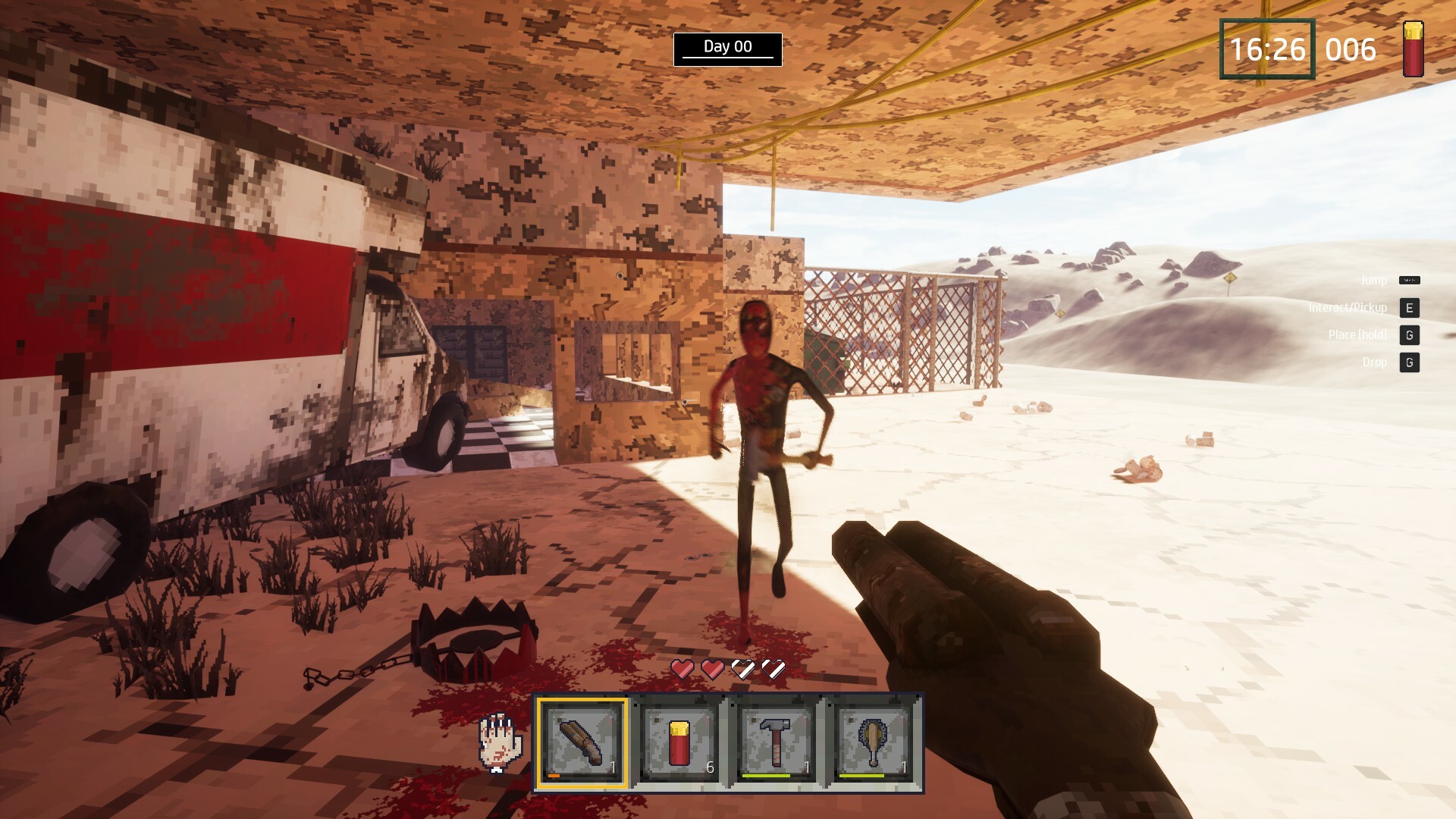This screenshot has height=819, width=1456.
Task: Click the bloody hand icon
Action: tap(500, 742)
